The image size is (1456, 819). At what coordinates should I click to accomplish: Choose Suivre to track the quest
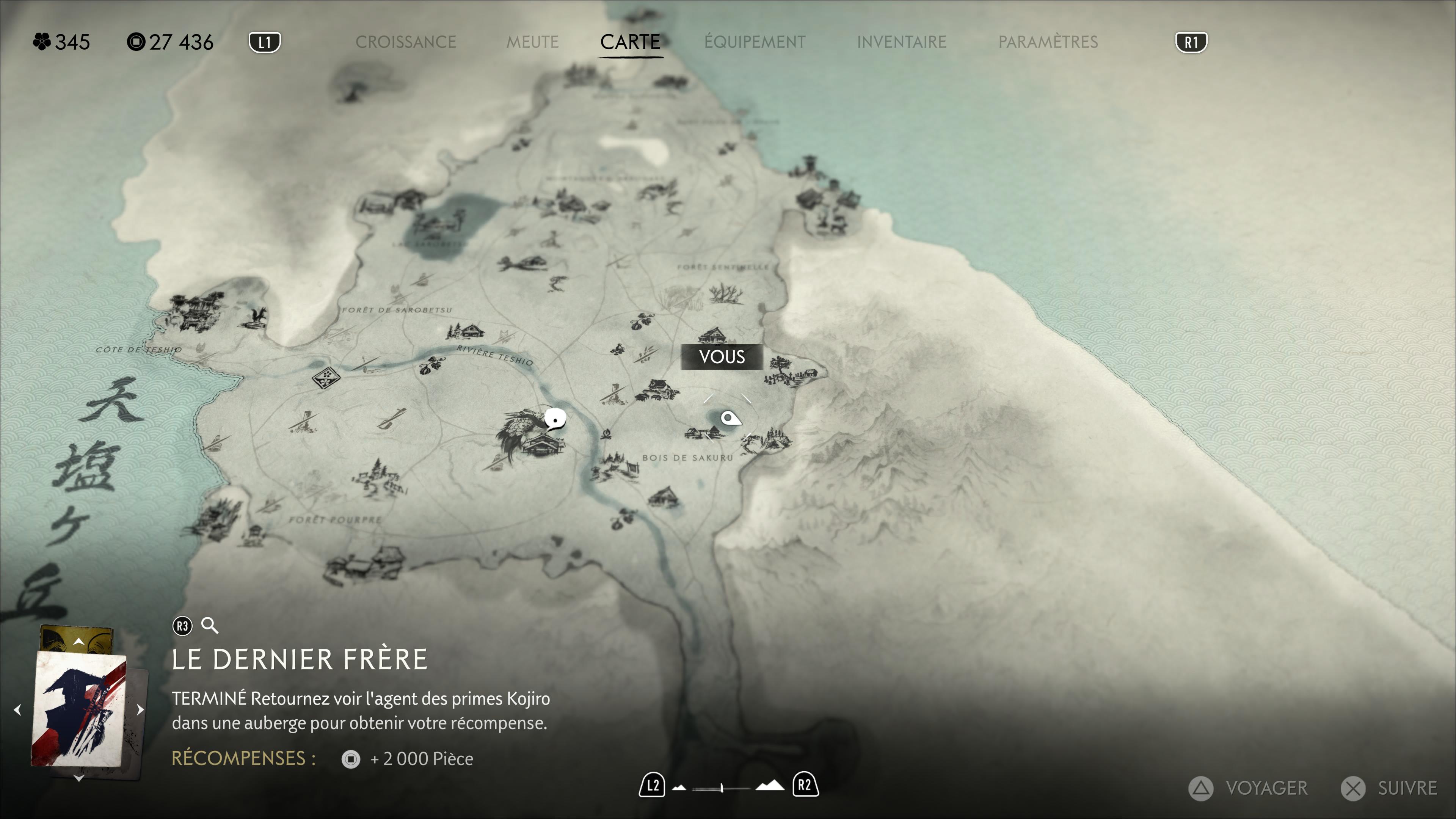[x=1389, y=788]
